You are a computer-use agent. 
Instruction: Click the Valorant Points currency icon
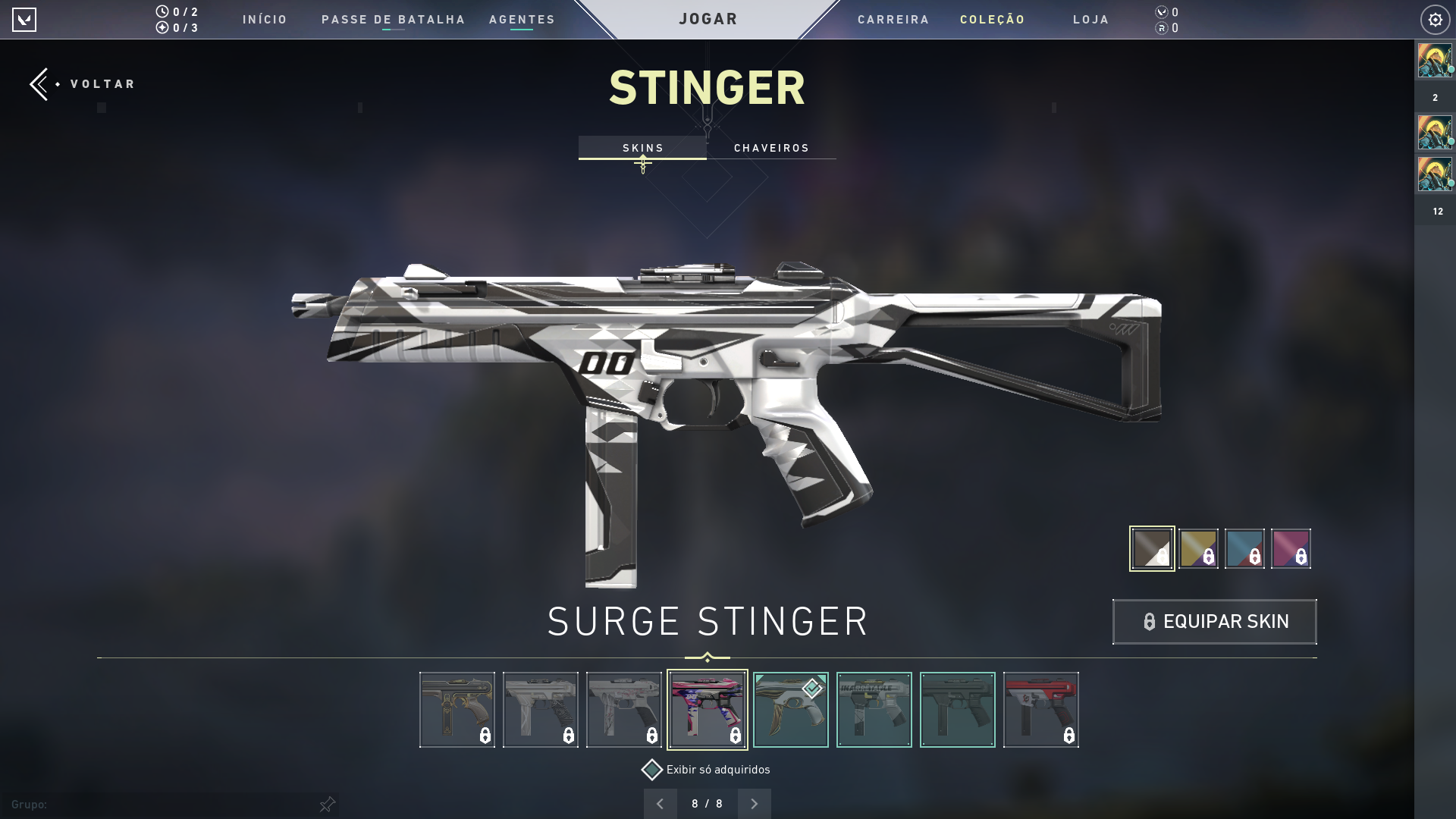coord(1160,12)
